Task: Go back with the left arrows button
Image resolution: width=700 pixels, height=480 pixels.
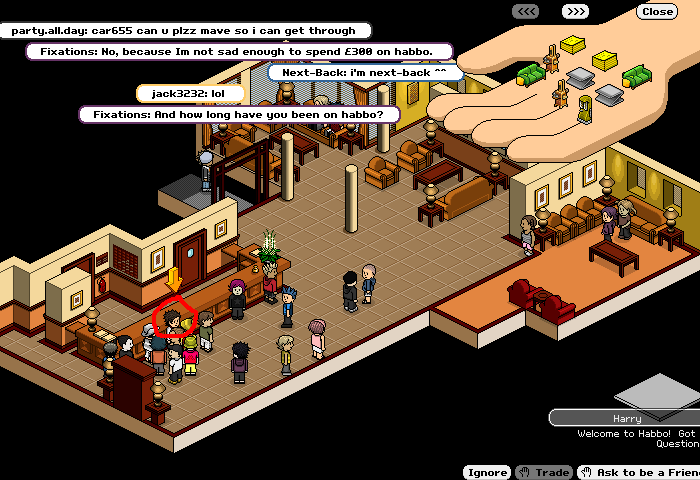Action: [527, 12]
